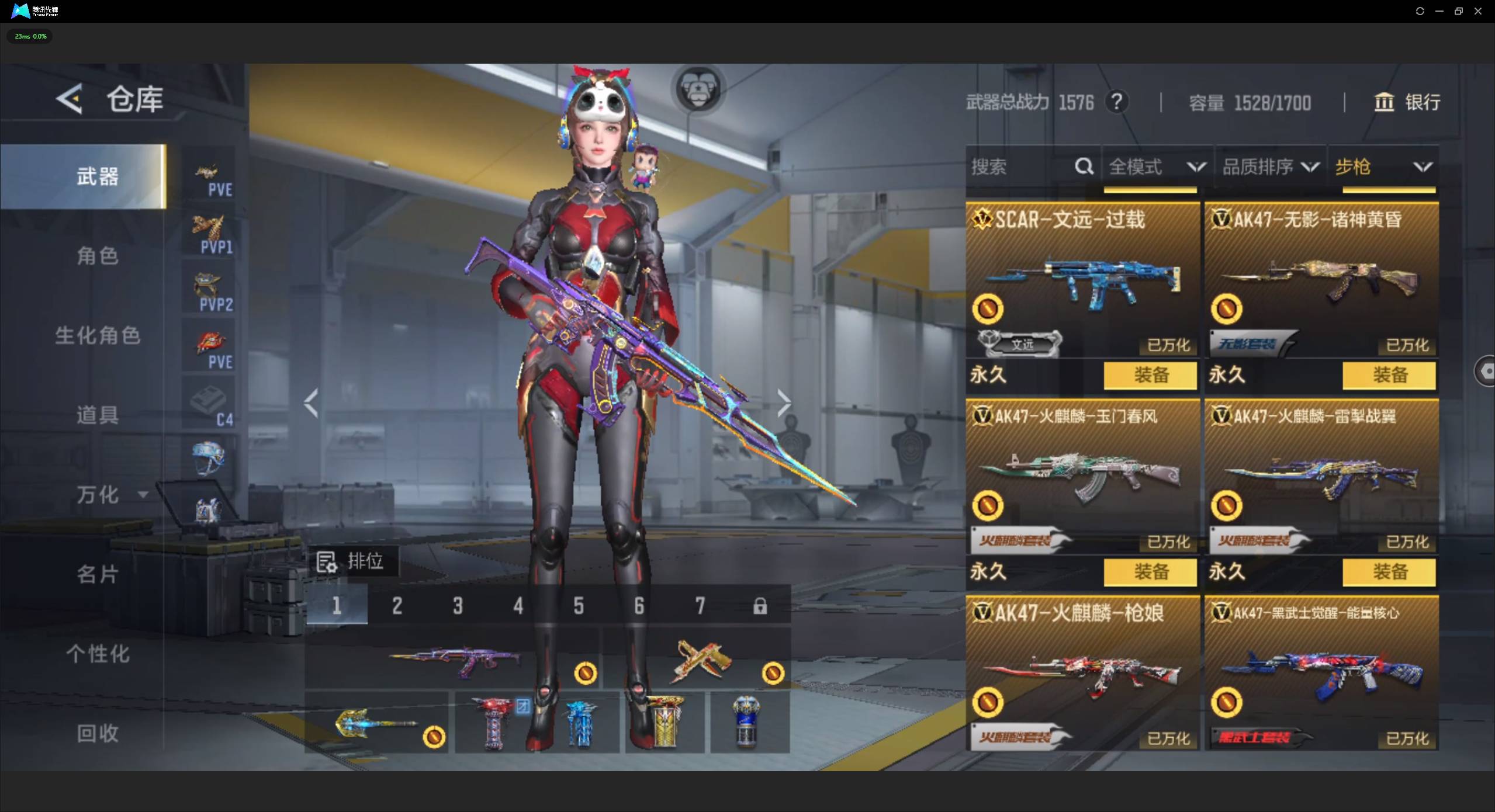Equip the AK47-无影-诸神黄昏 rifle

click(1389, 375)
